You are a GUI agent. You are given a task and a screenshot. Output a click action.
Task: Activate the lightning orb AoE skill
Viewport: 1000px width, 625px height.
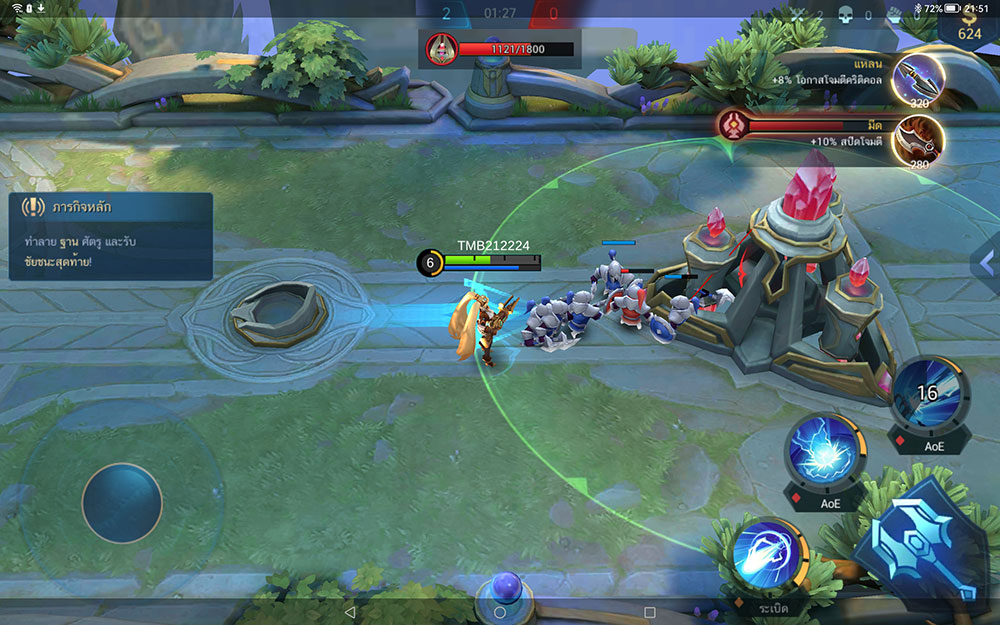825,452
